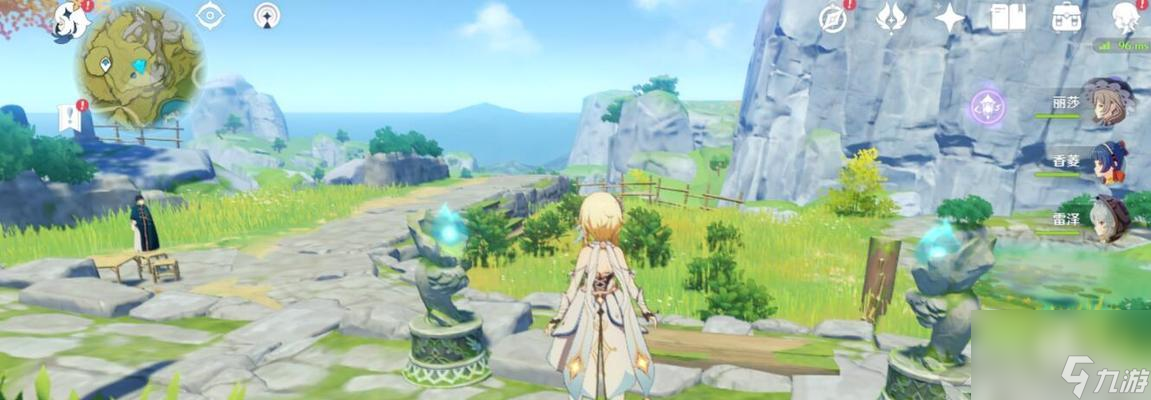Open the quest flag with exclamation mark
Viewport: 1151px width, 400px height.
point(70,117)
